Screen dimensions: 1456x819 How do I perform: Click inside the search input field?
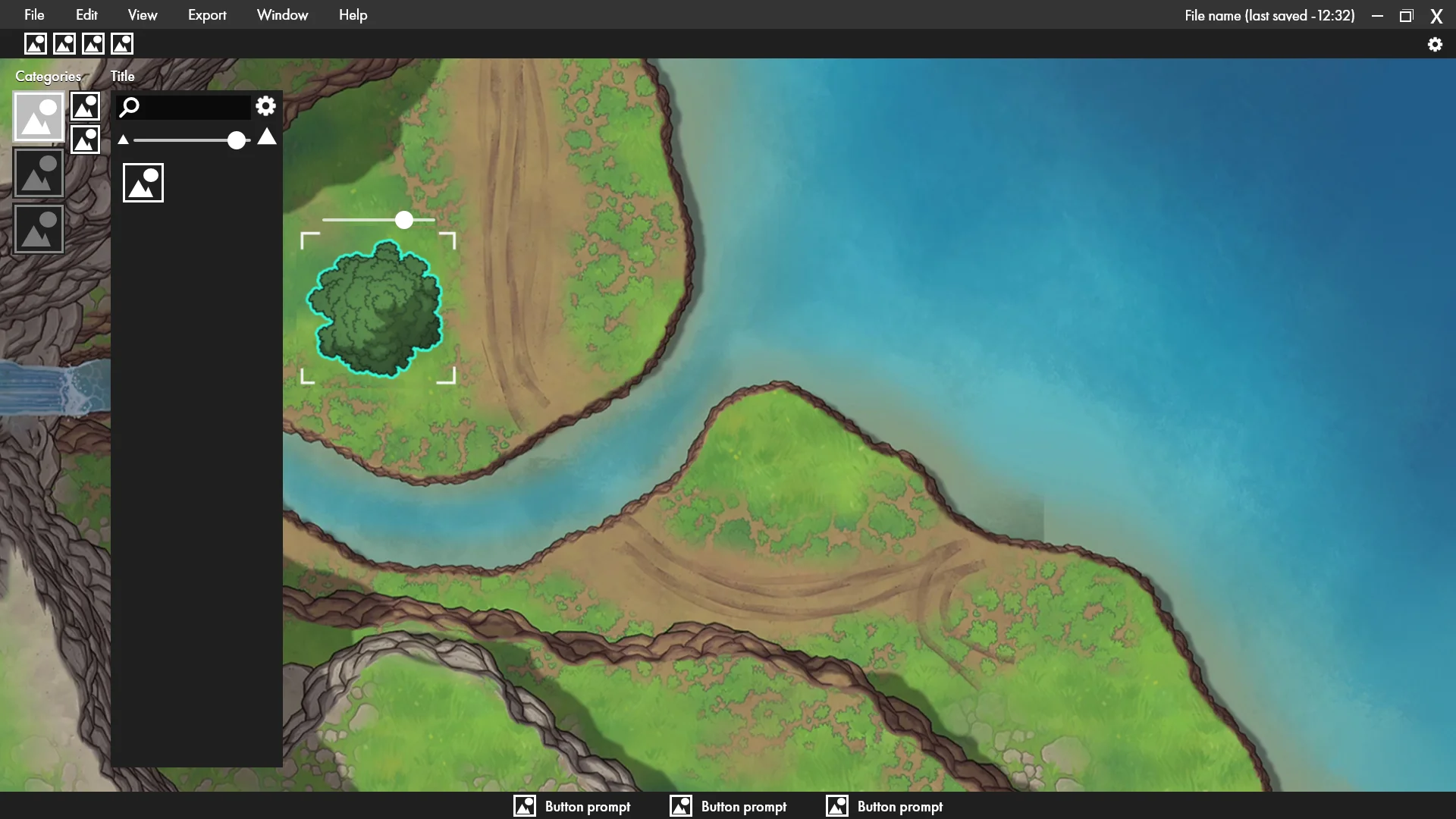pos(190,107)
